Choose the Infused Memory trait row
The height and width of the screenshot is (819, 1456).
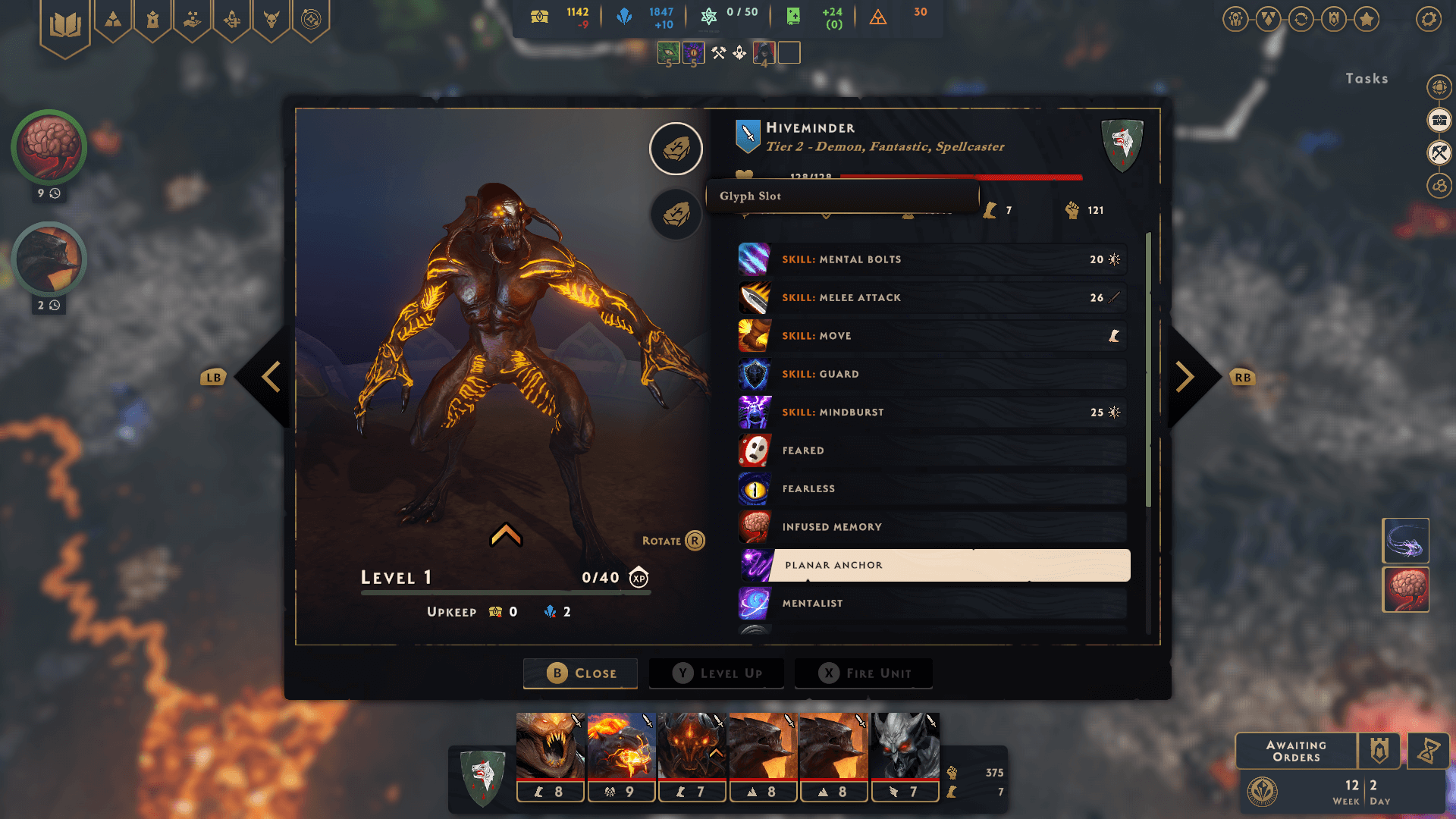click(x=933, y=526)
